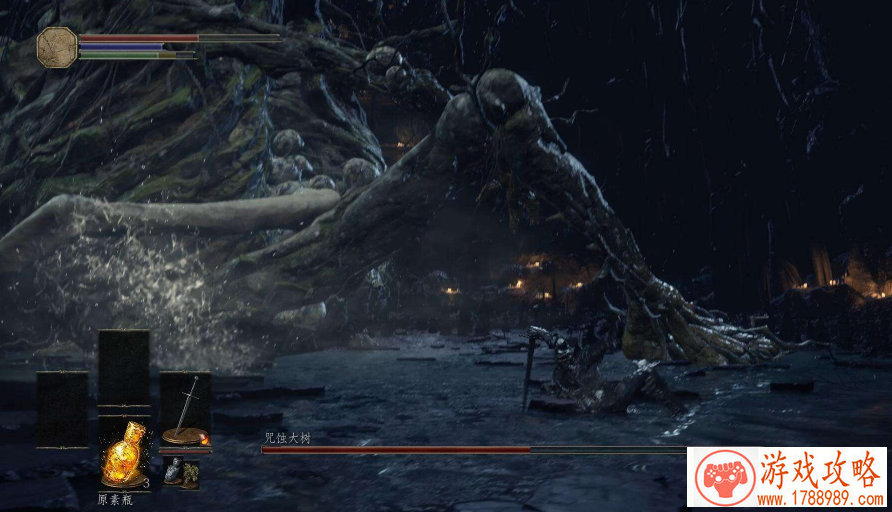Select the small green plant item icon
The width and height of the screenshot is (892, 512).
click(190, 475)
